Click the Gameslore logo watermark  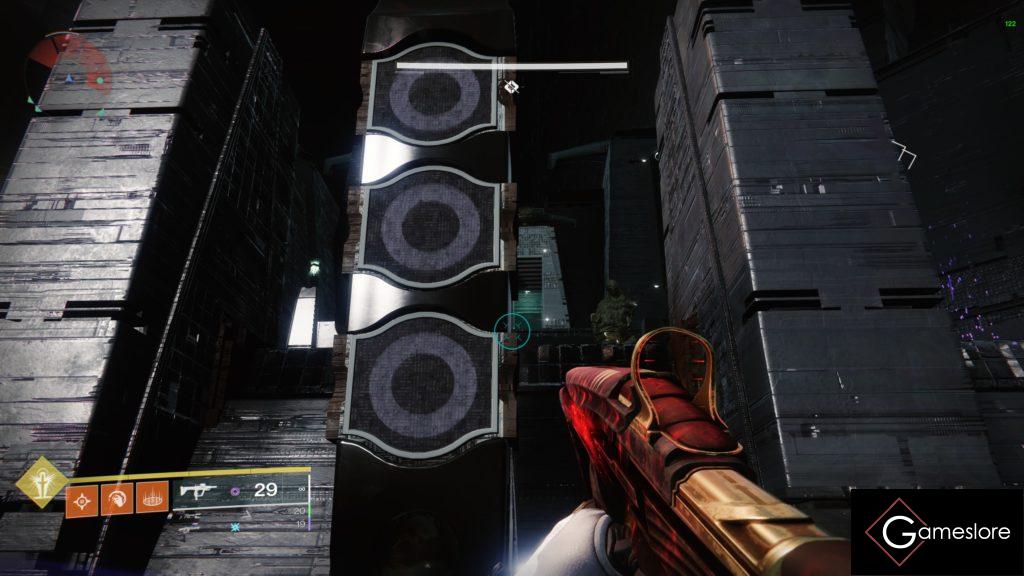pos(936,532)
